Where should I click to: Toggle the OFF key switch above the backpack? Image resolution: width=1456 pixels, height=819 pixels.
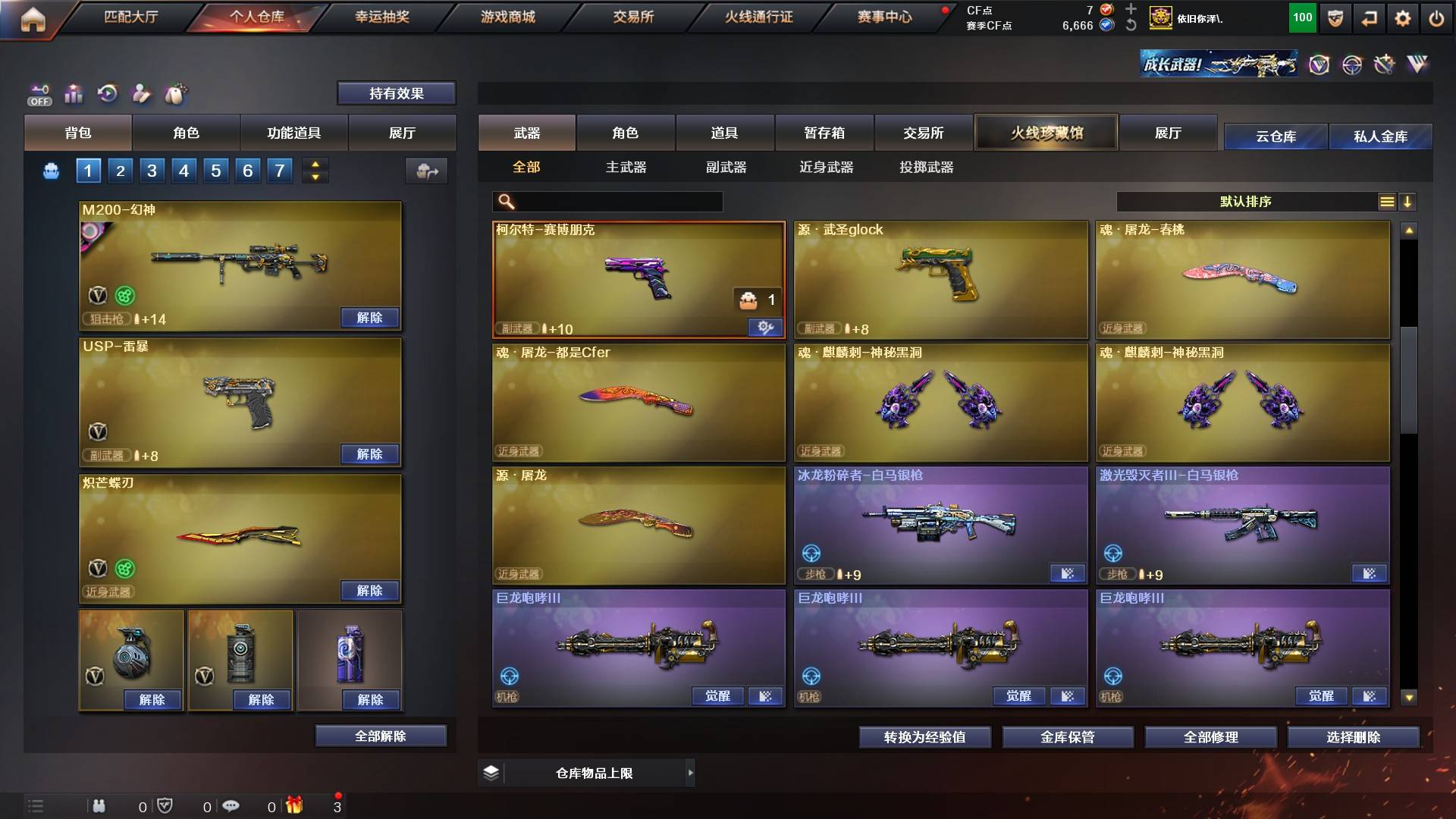click(x=38, y=94)
